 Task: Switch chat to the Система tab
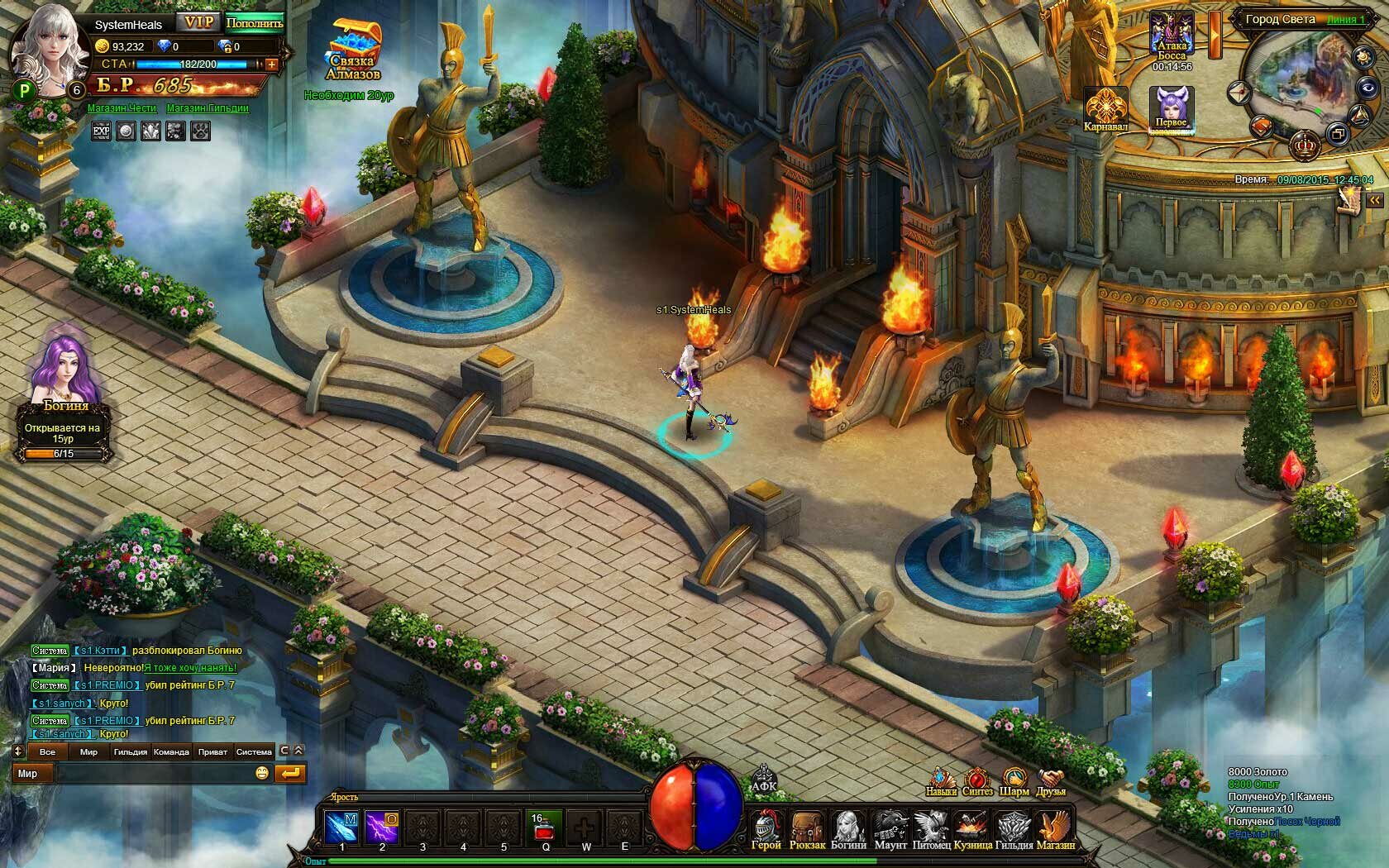click(254, 751)
